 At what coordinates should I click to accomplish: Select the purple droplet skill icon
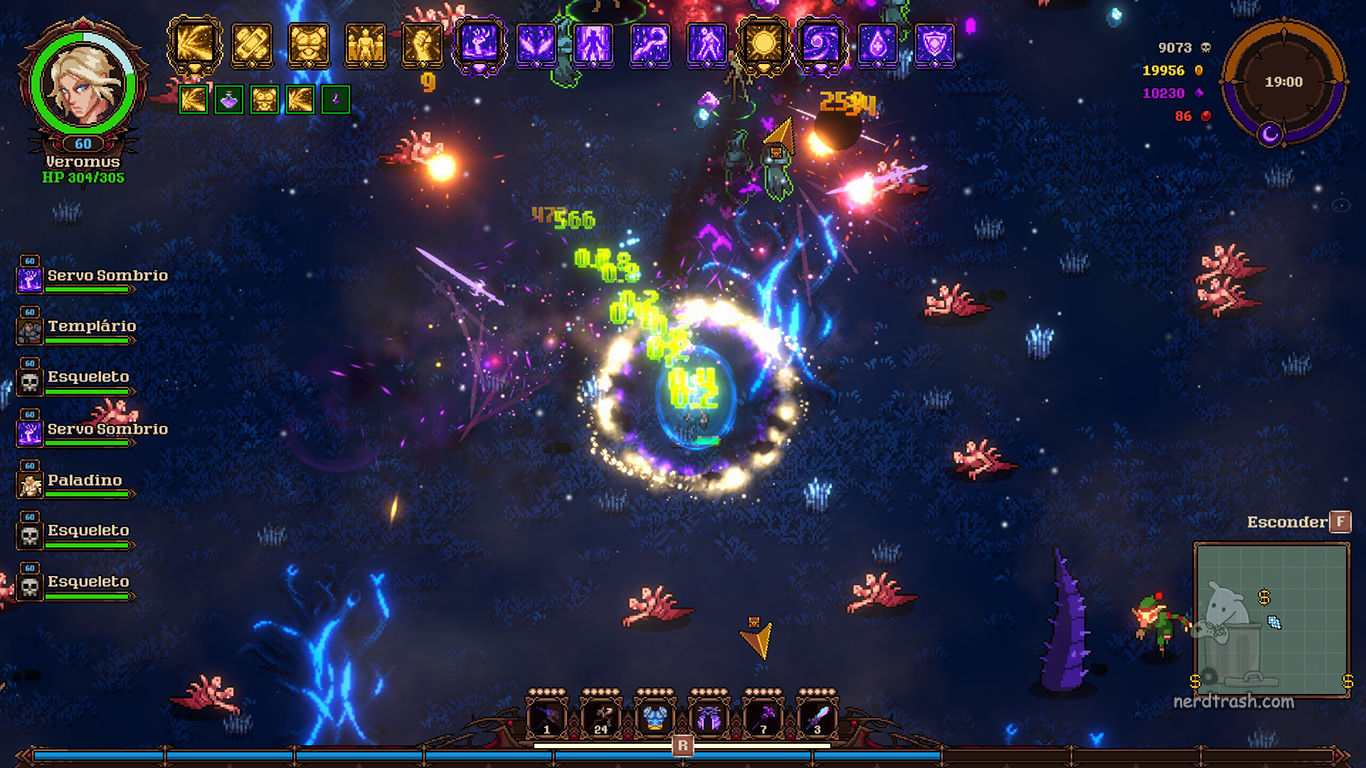pyautogui.click(x=877, y=45)
